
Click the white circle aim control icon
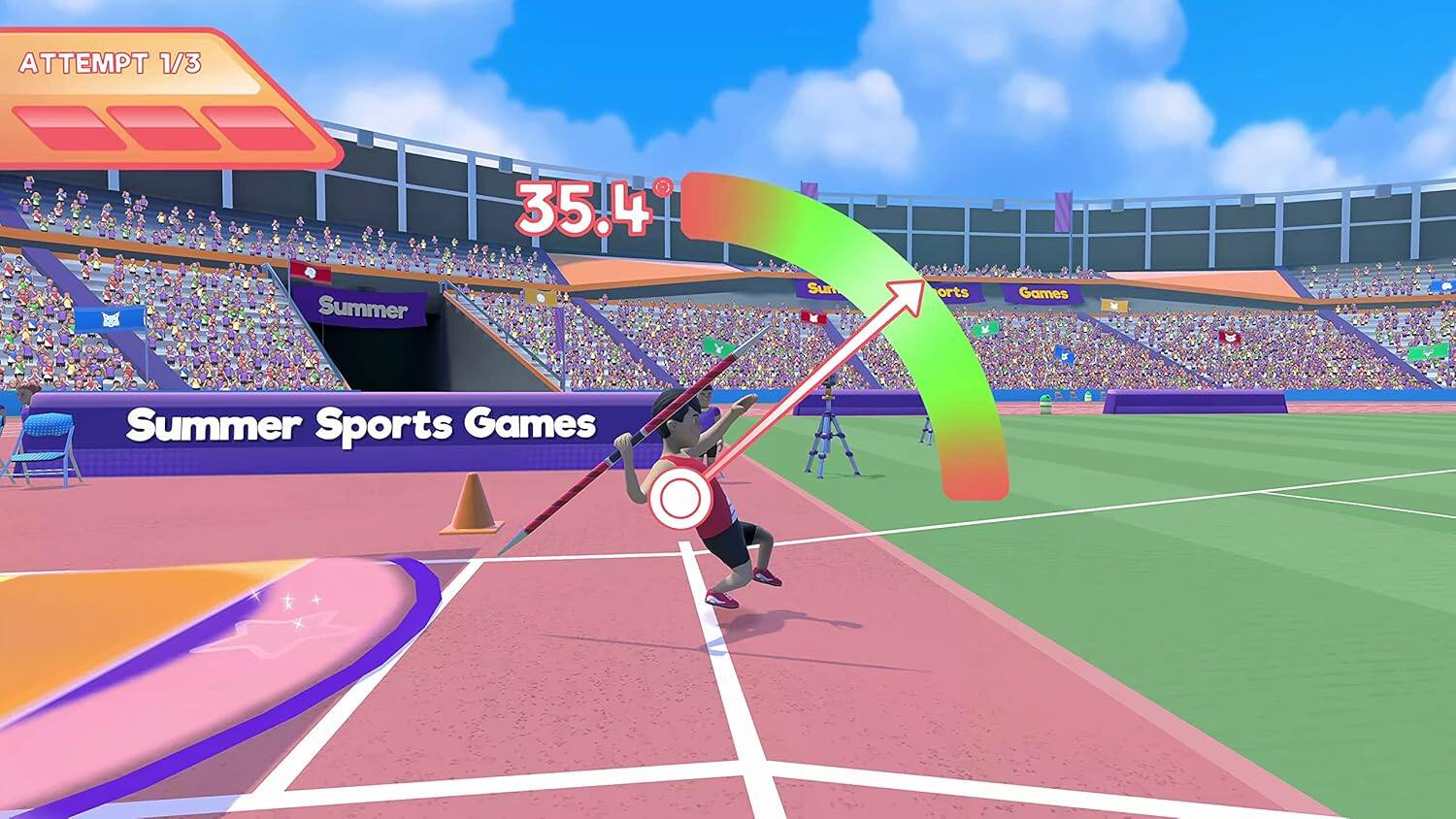pos(679,496)
